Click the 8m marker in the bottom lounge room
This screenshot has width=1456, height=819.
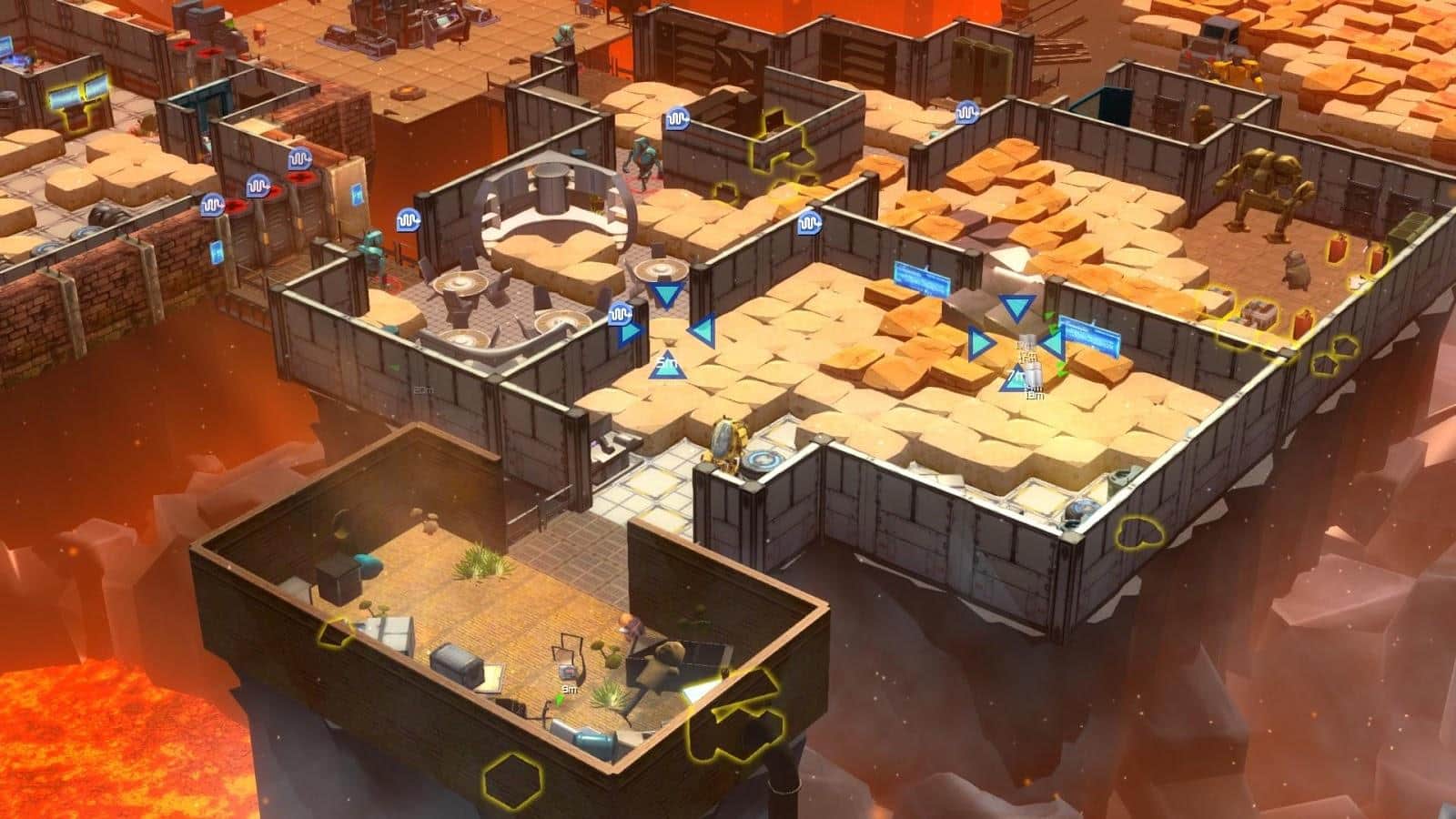pyautogui.click(x=569, y=690)
